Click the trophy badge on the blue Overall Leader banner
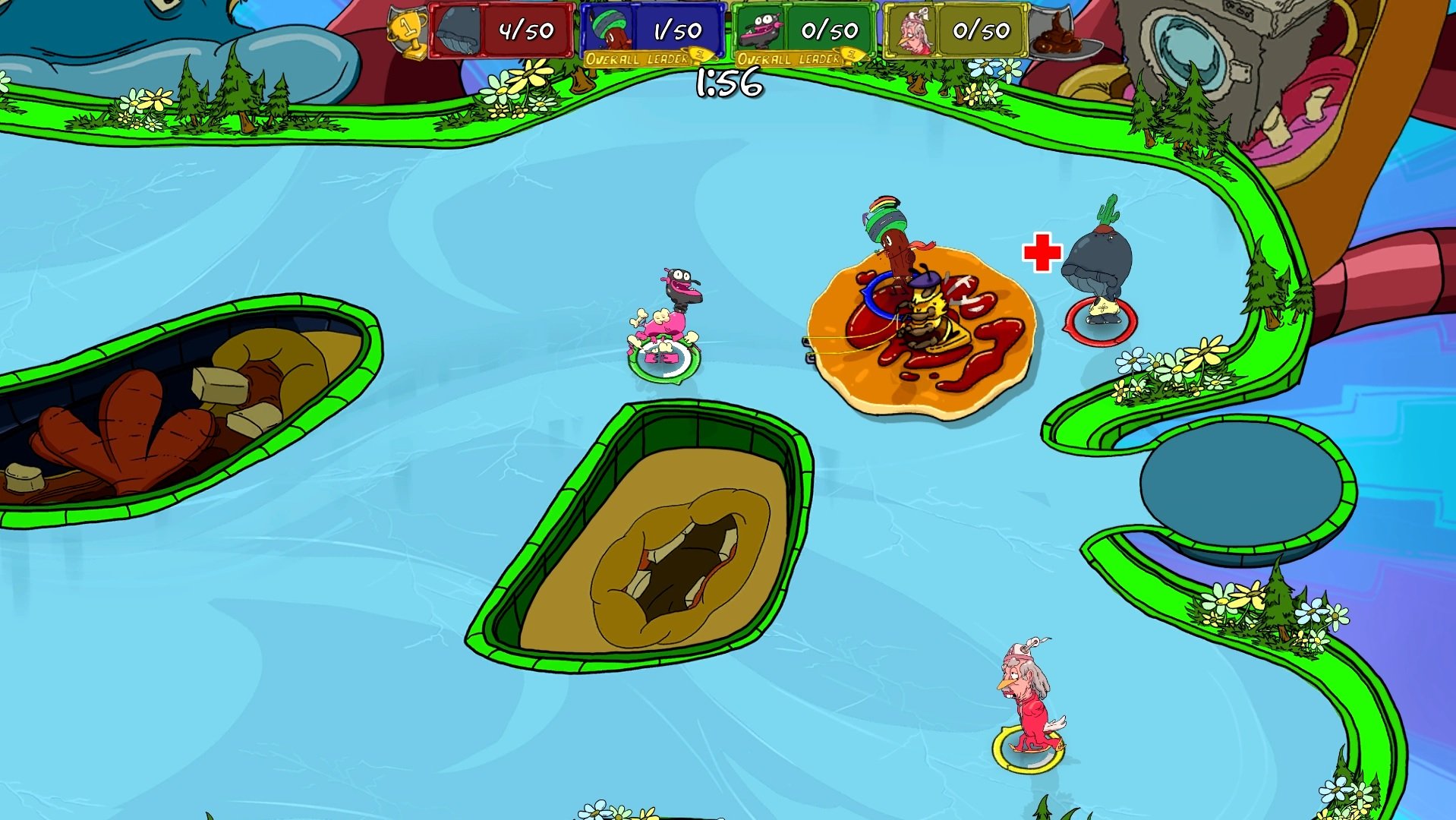Image resolution: width=1456 pixels, height=820 pixels. point(700,55)
